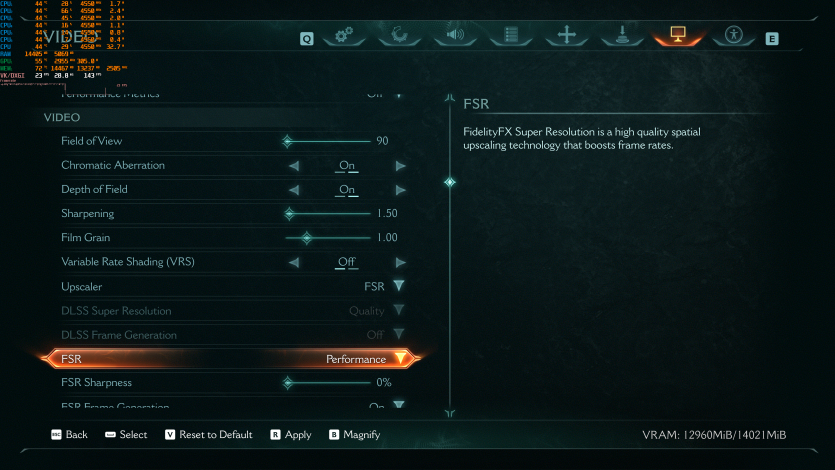Switch to the four-arrow movement tab
The height and width of the screenshot is (470, 835).
tap(567, 36)
